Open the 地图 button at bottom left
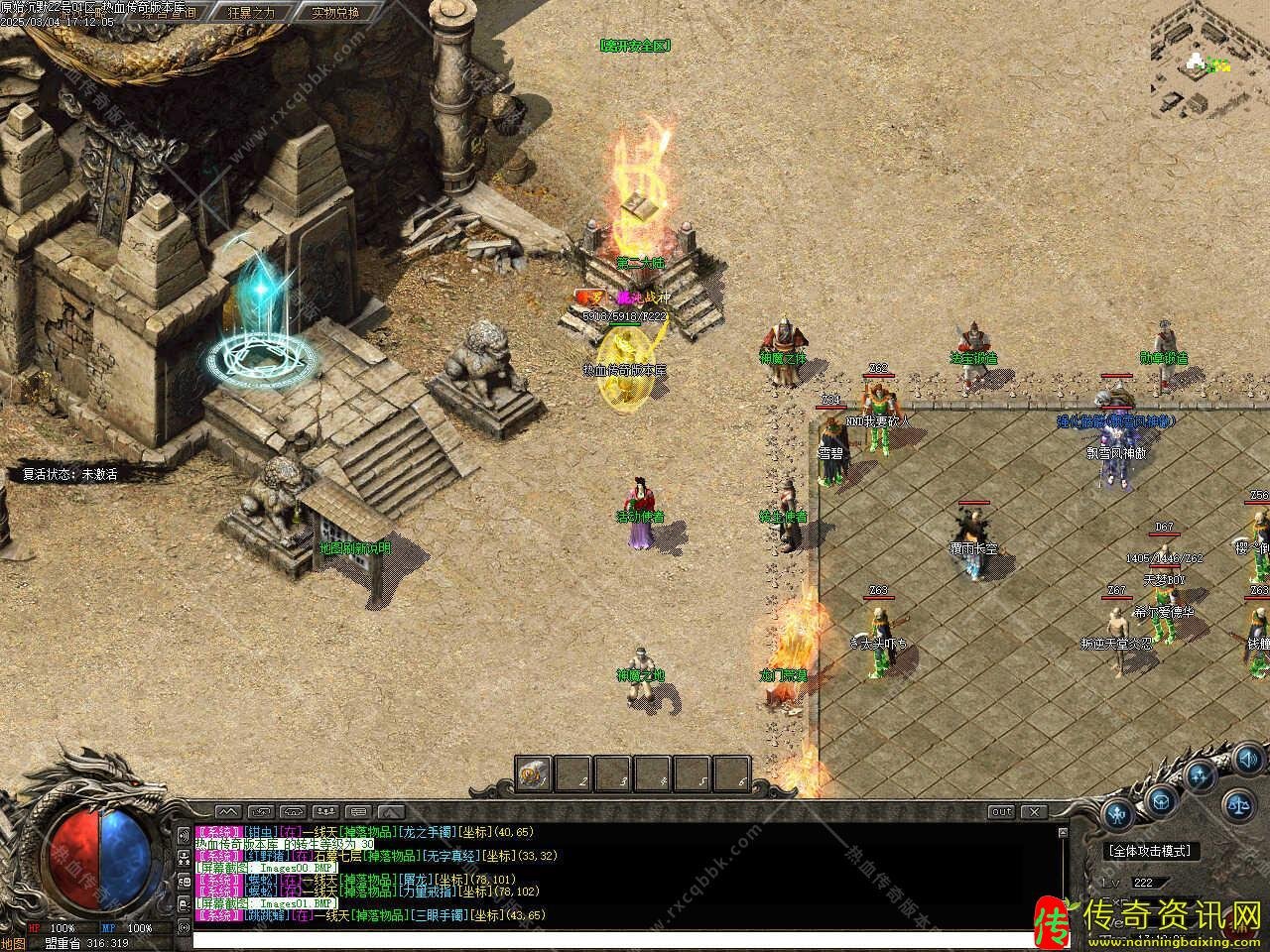Screen dimensions: 1270x952 point(13,943)
